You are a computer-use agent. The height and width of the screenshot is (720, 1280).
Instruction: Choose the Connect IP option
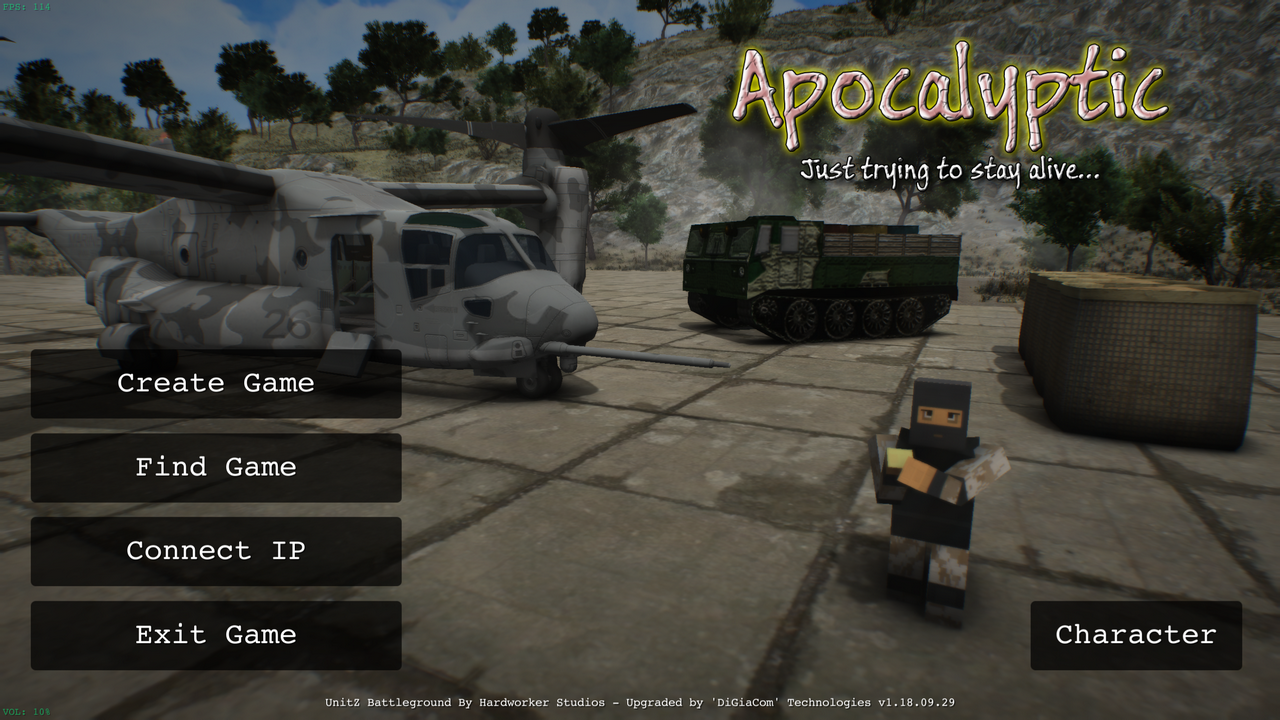[x=216, y=551]
